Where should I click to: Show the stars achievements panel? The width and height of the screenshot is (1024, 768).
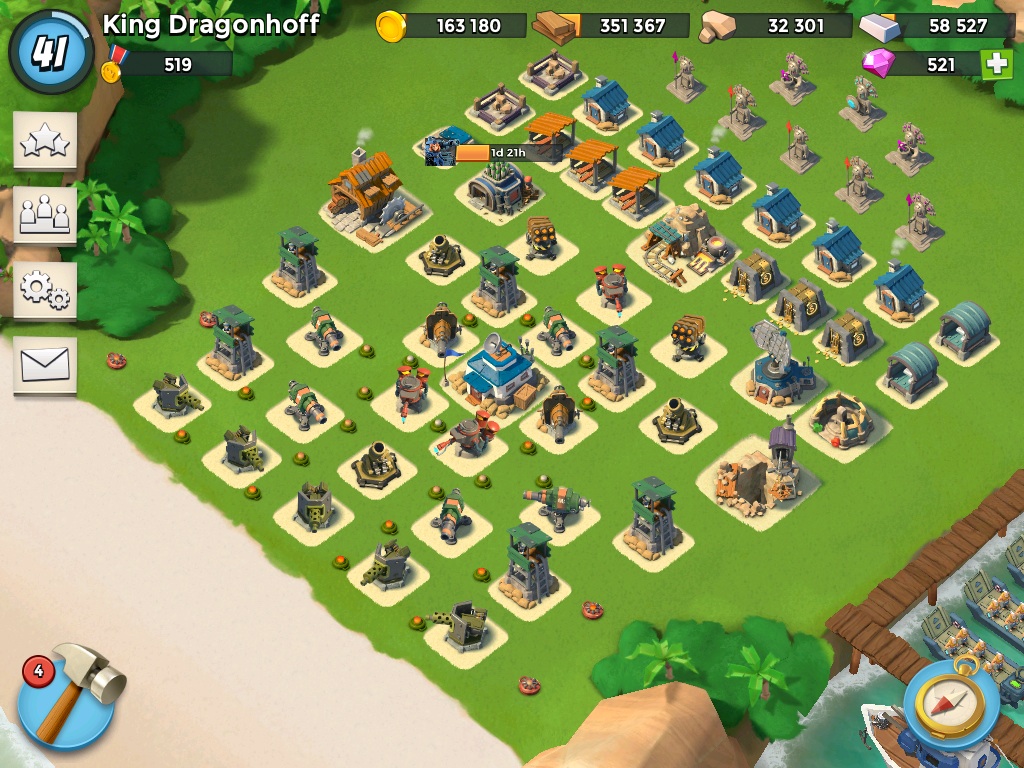(x=45, y=142)
